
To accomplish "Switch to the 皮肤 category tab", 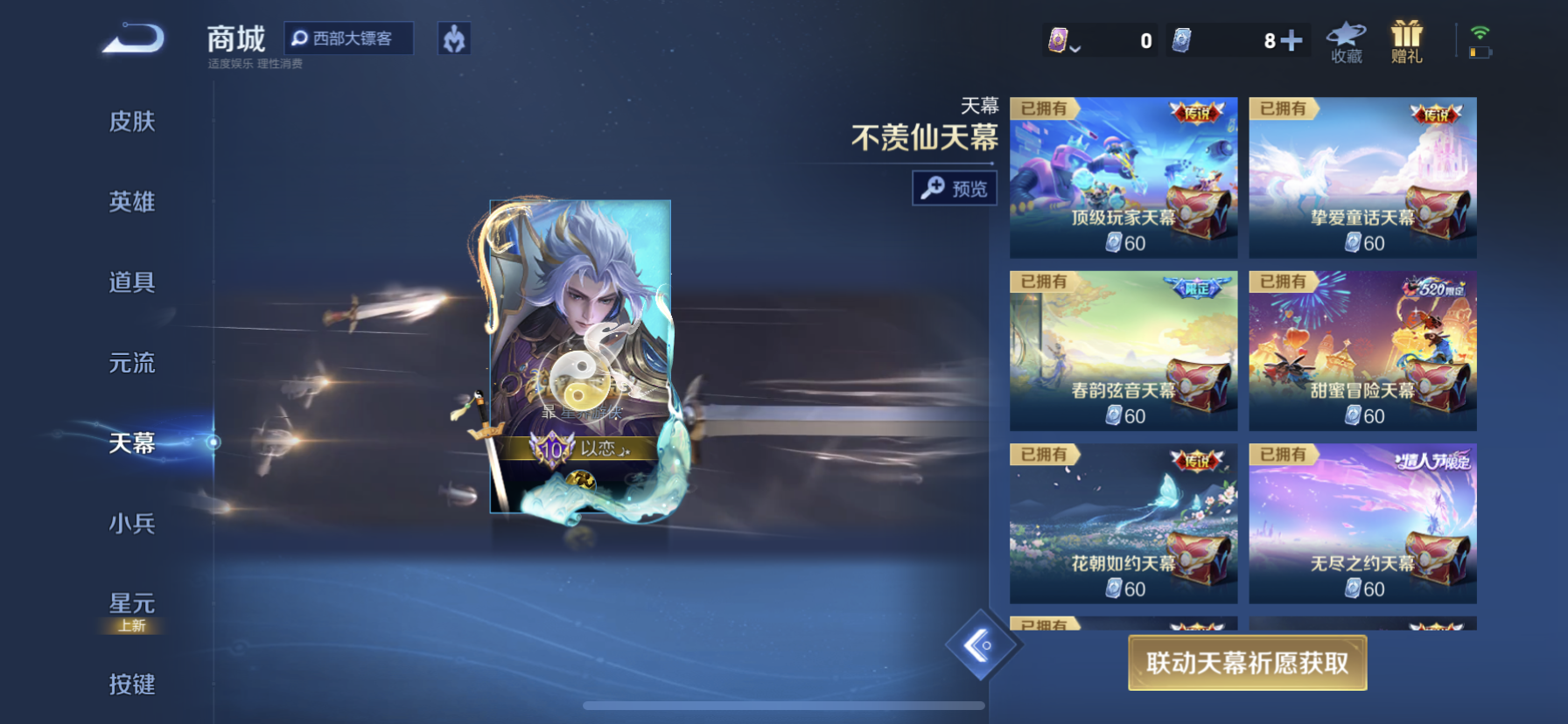I will [x=132, y=122].
